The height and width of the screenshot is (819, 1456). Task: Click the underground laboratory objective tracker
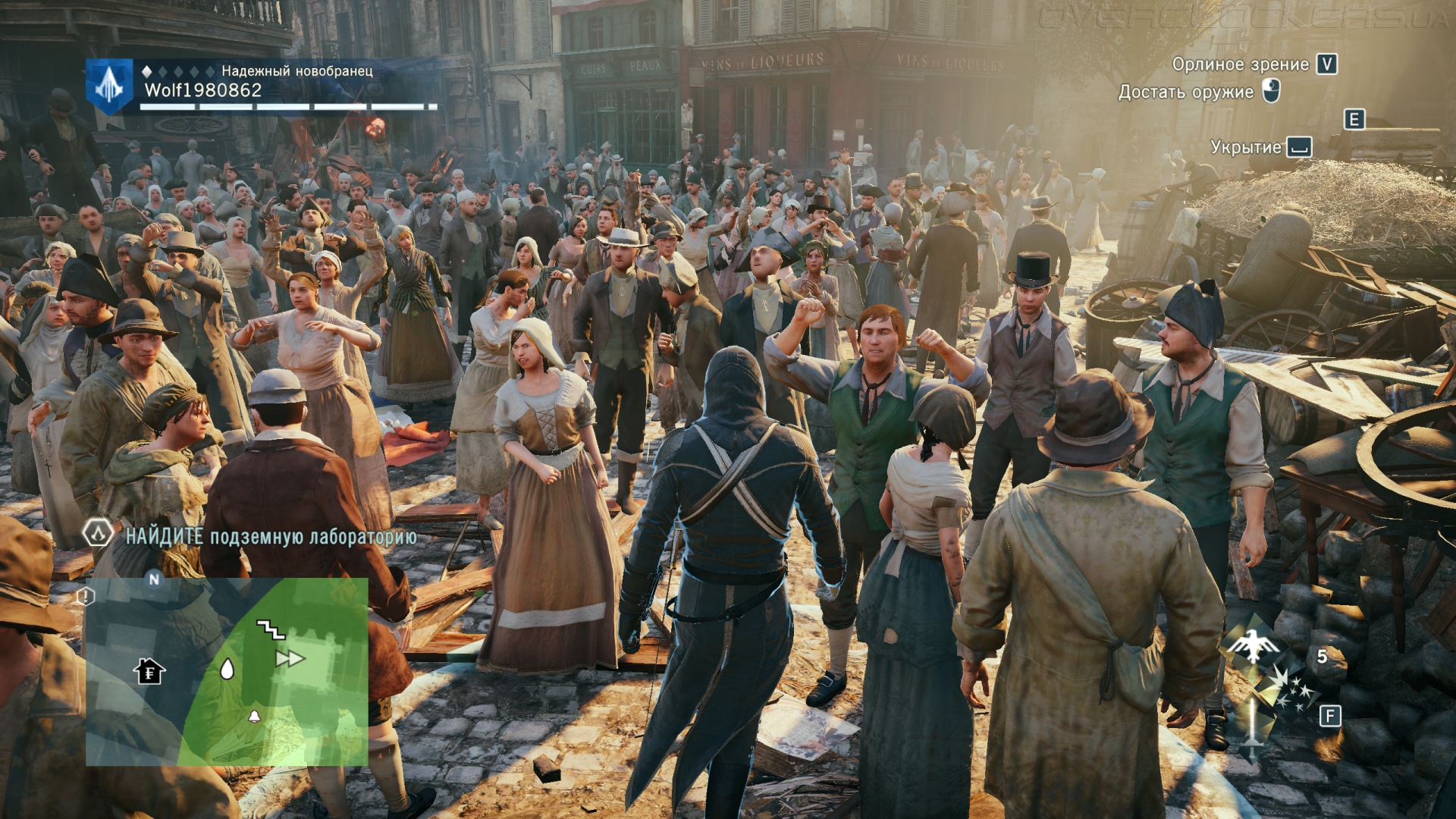click(271, 537)
